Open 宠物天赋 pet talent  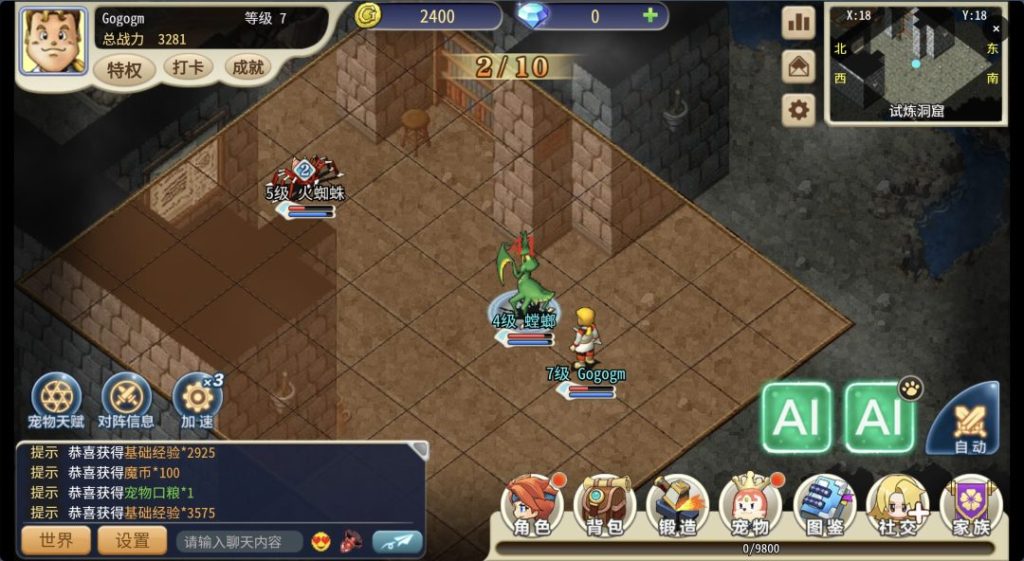click(56, 400)
